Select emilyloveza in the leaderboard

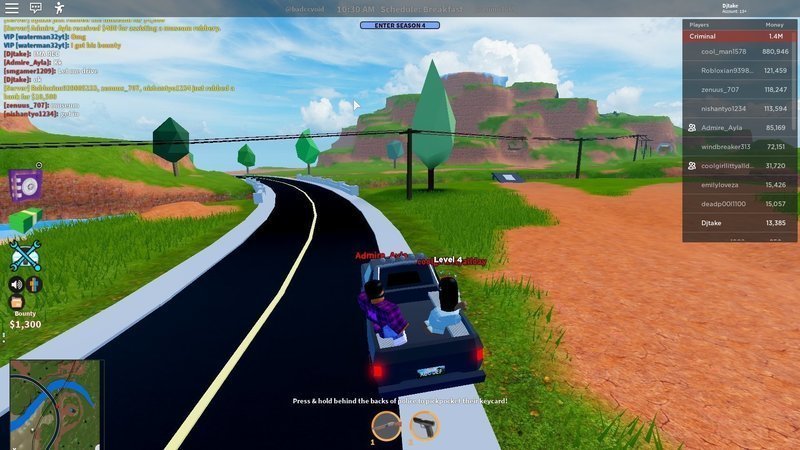739,184
